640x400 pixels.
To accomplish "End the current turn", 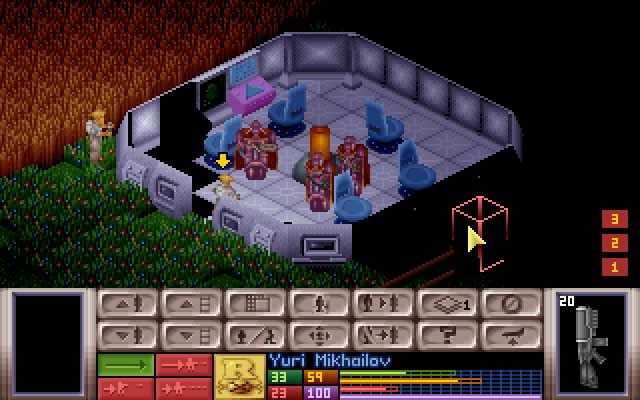I will click(510, 304).
